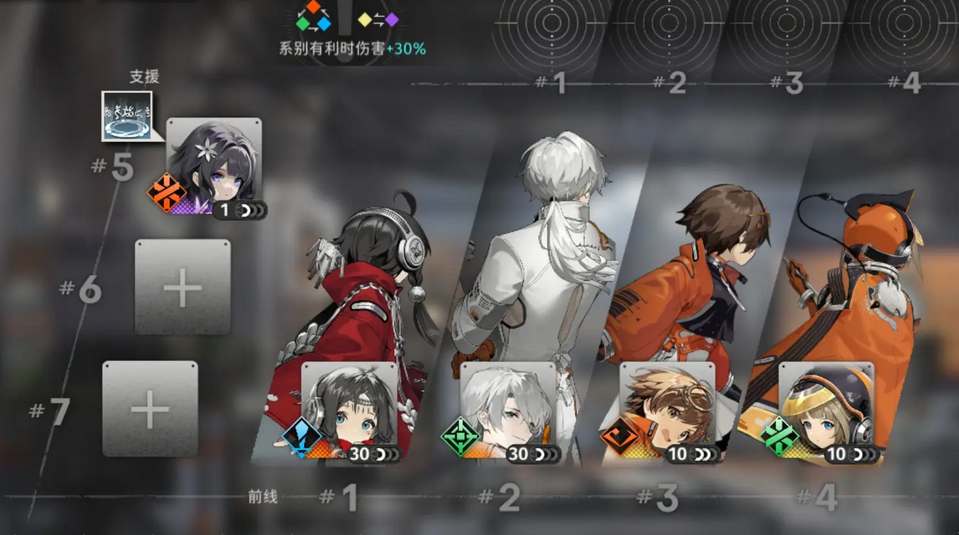Add a support member to empty slot #6
959x535 pixels.
182,287
